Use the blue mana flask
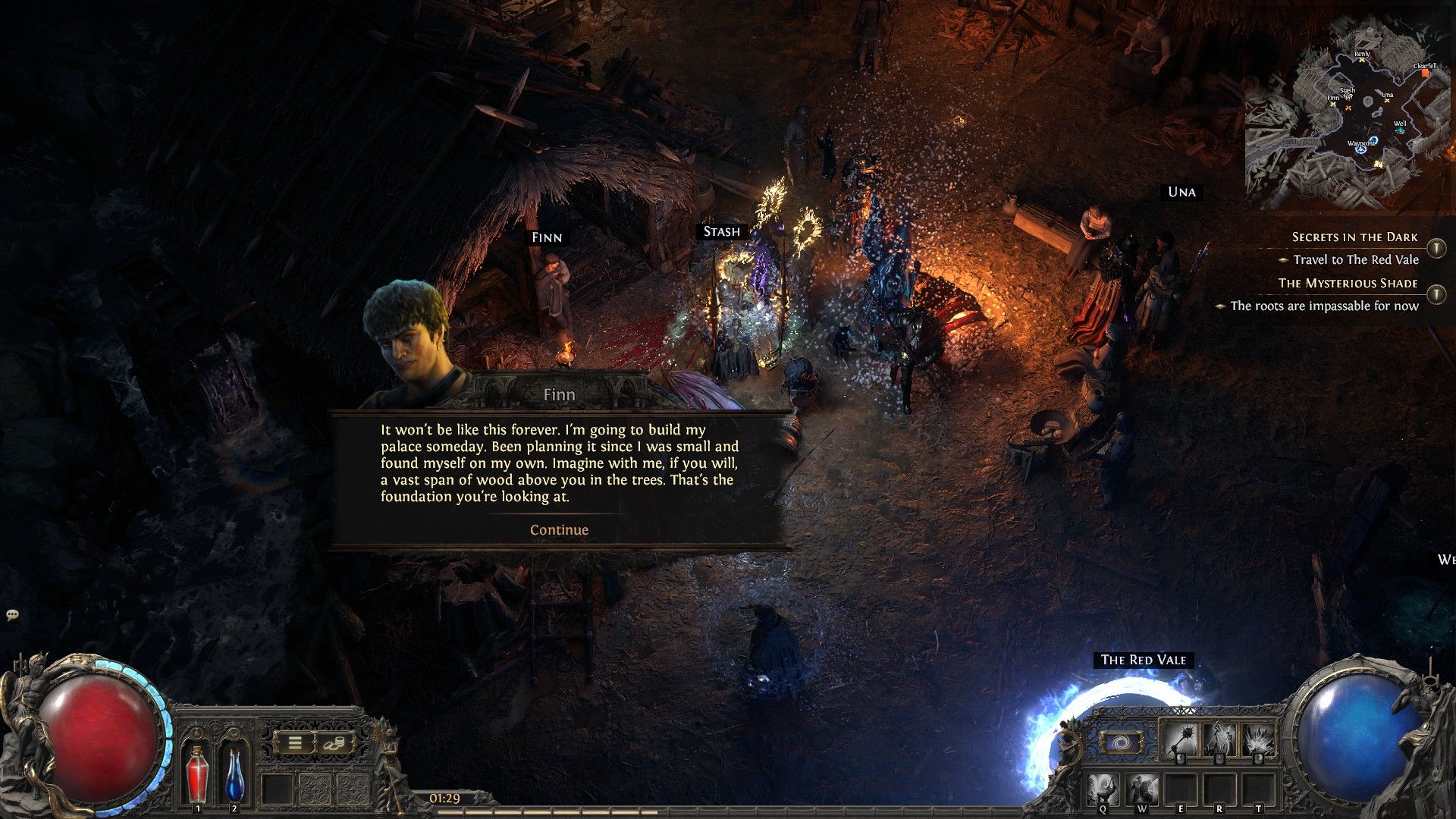 click(x=234, y=773)
